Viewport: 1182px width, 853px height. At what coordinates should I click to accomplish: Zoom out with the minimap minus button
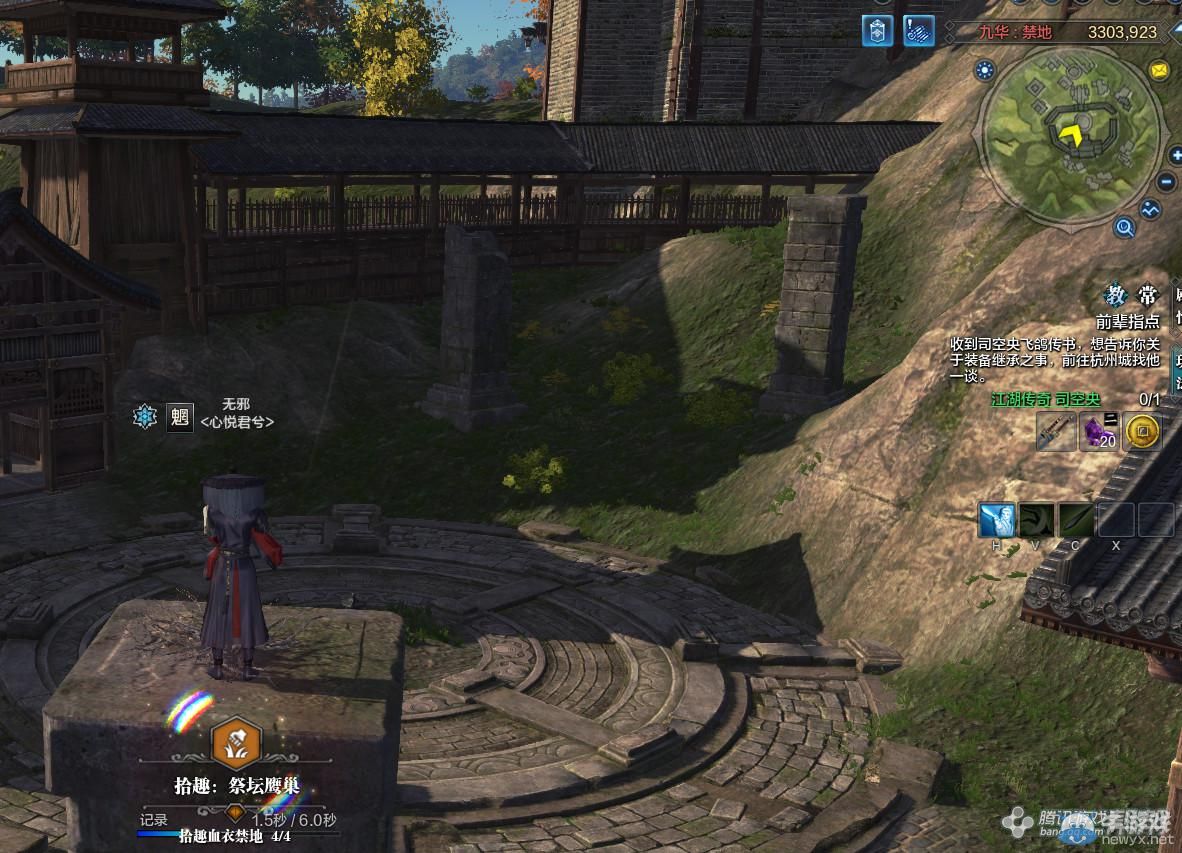[x=1166, y=182]
